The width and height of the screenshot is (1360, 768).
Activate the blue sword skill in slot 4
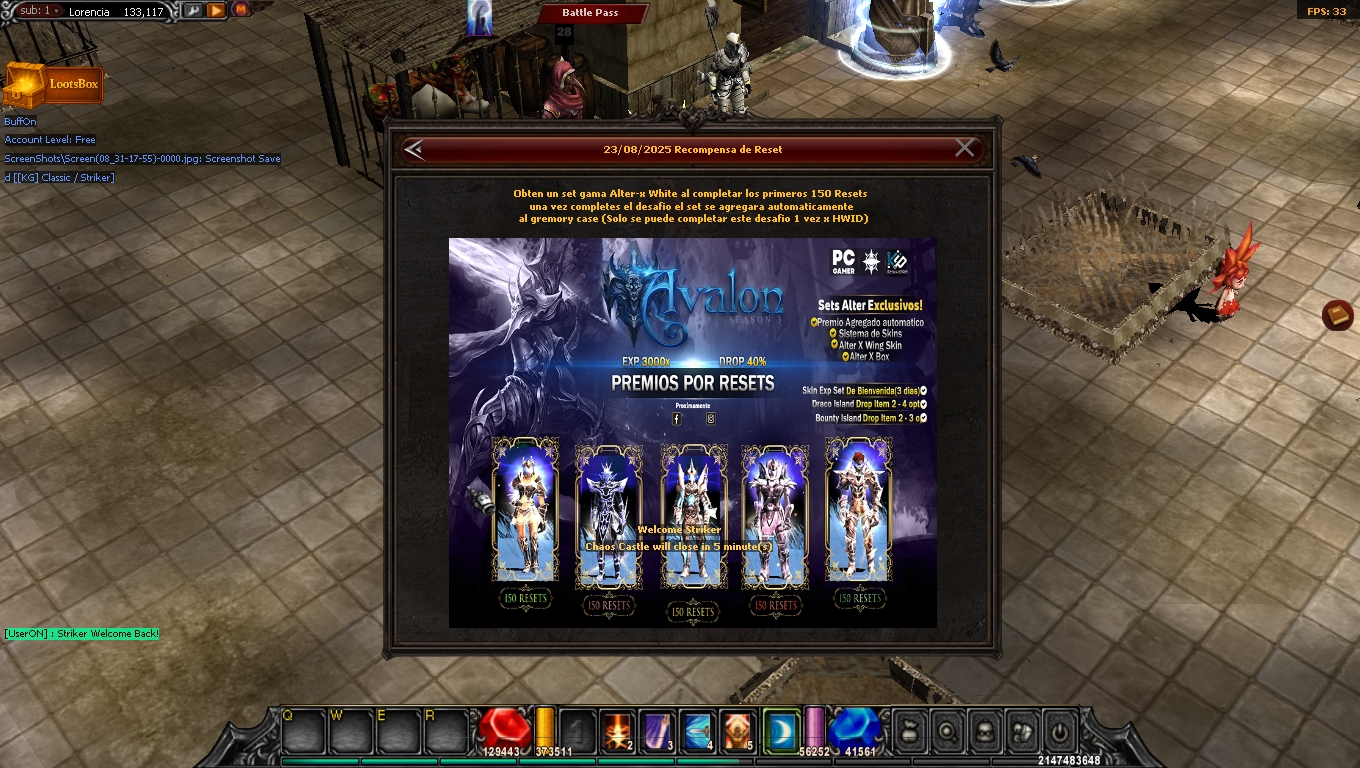tap(697, 732)
